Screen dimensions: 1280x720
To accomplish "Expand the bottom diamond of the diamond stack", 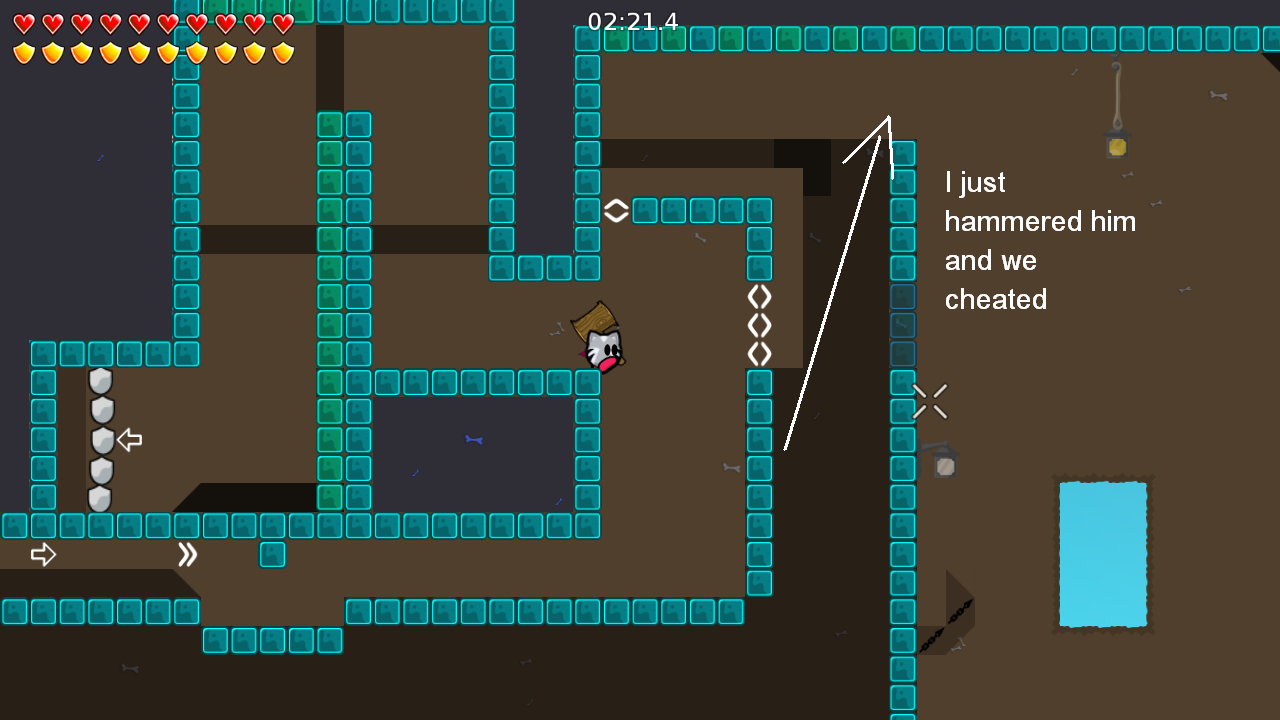I will pos(759,353).
